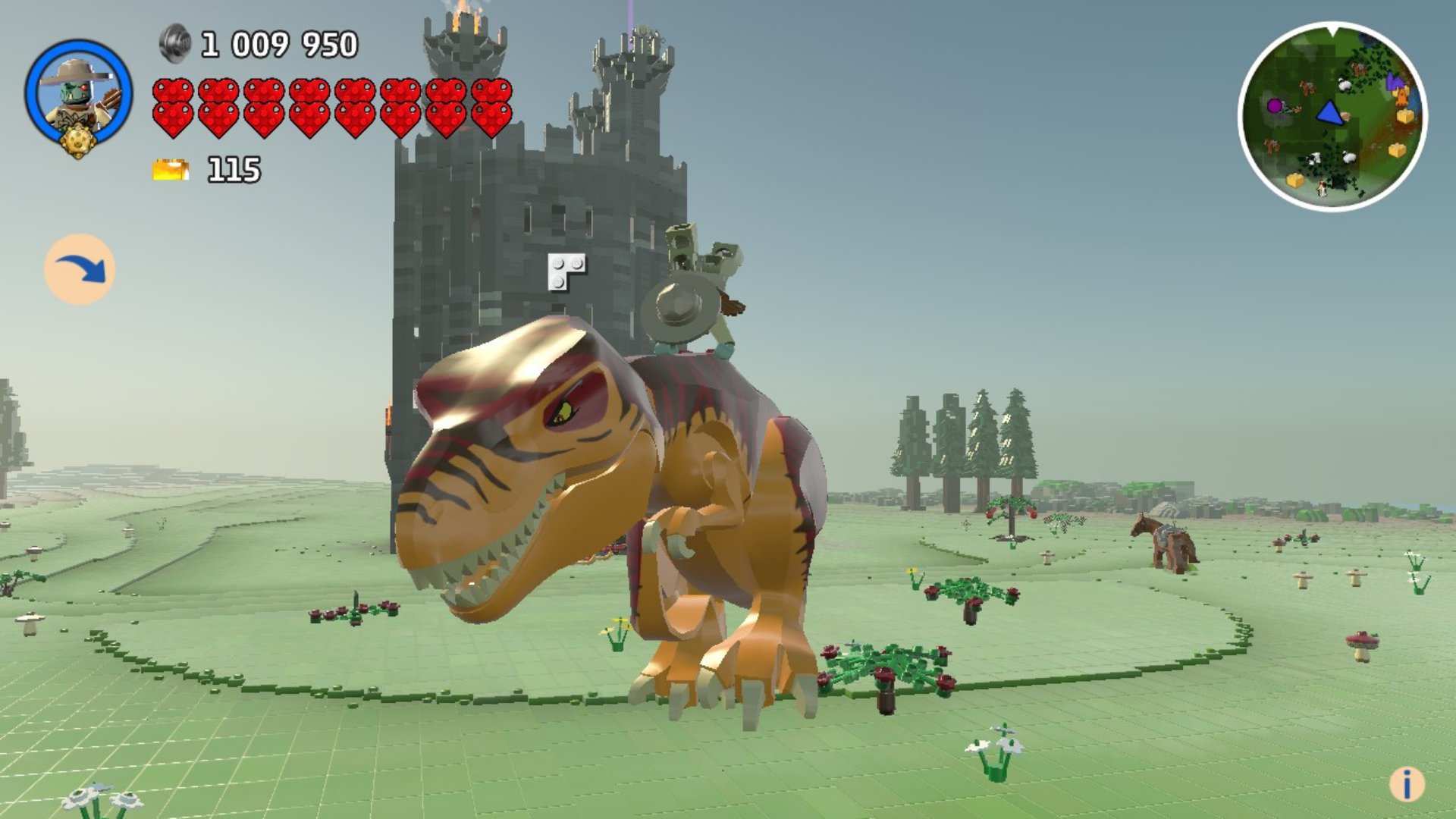Image resolution: width=1456 pixels, height=819 pixels.
Task: Open the circular minimap
Action: (1332, 117)
